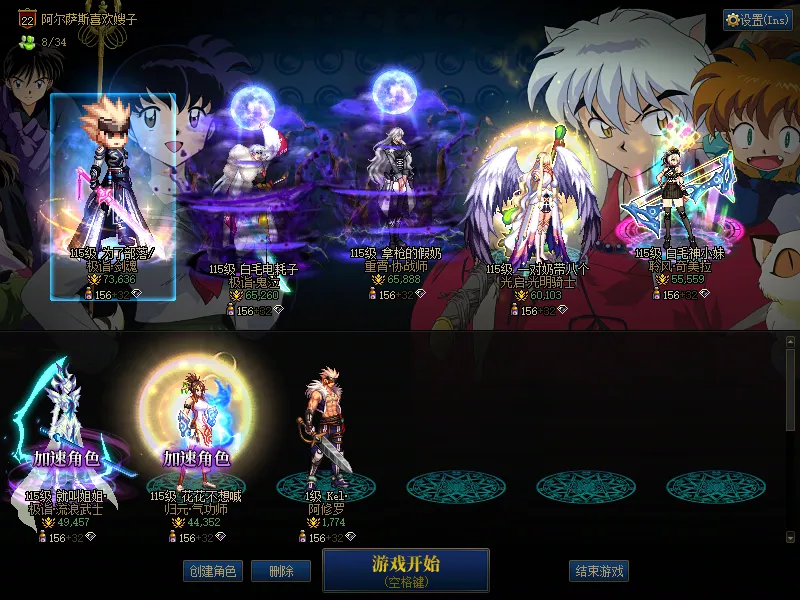Image resolution: width=800 pixels, height=600 pixels.
Task: Click the character list scroll-up arrow
Action: click(x=790, y=342)
